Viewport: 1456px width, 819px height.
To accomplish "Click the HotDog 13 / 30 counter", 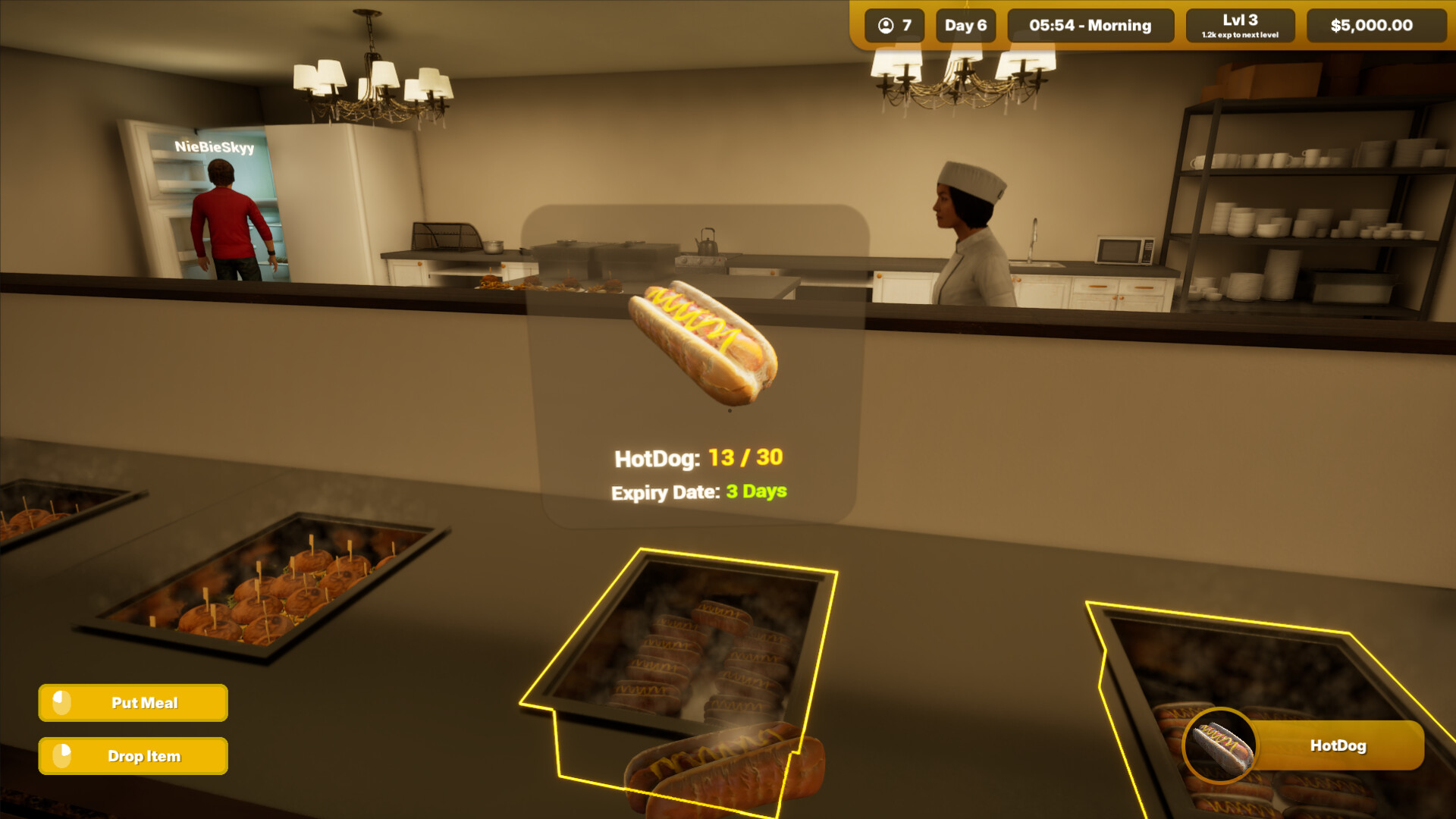I will click(698, 457).
